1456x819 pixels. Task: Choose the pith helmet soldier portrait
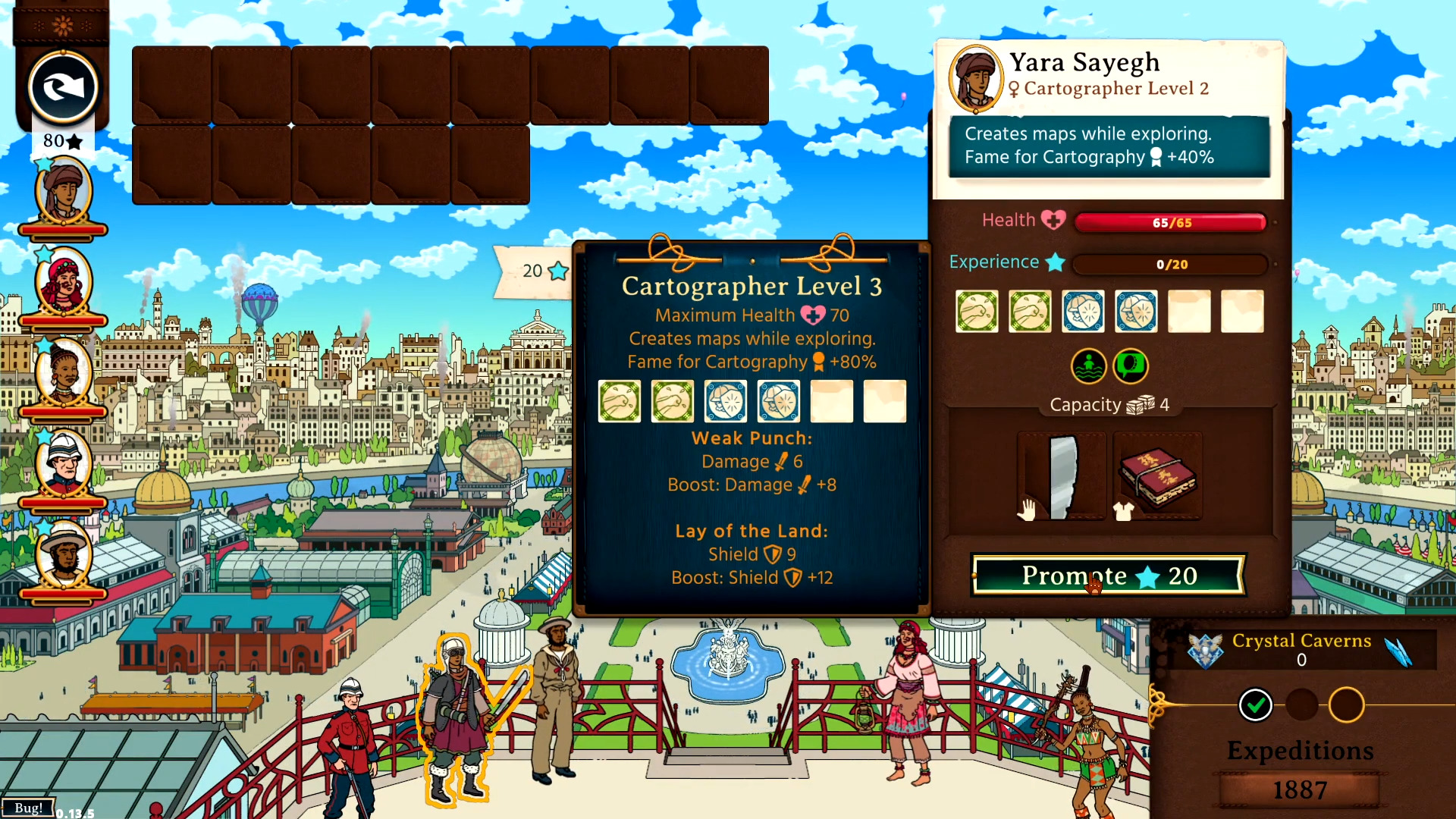(x=63, y=463)
